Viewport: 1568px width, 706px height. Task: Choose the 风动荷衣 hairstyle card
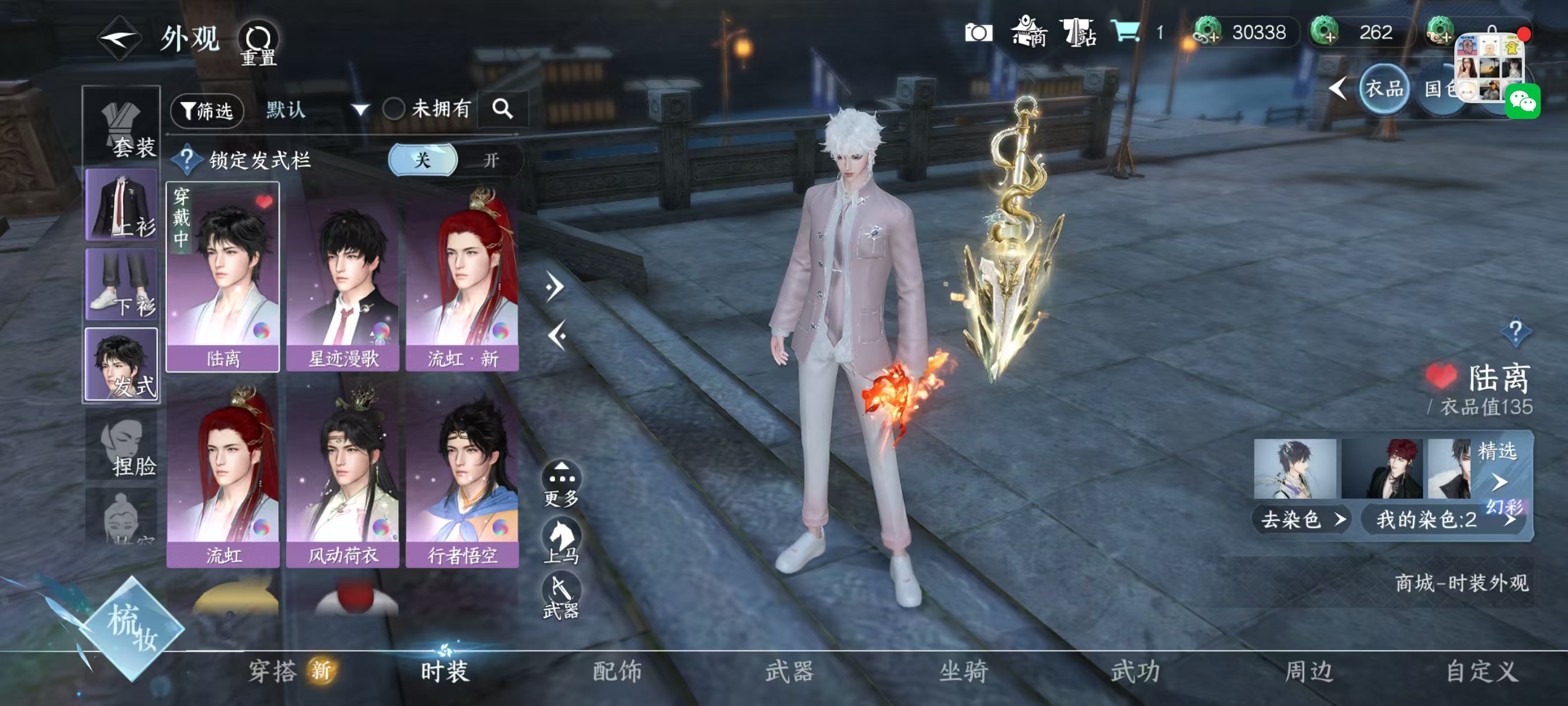(343, 475)
